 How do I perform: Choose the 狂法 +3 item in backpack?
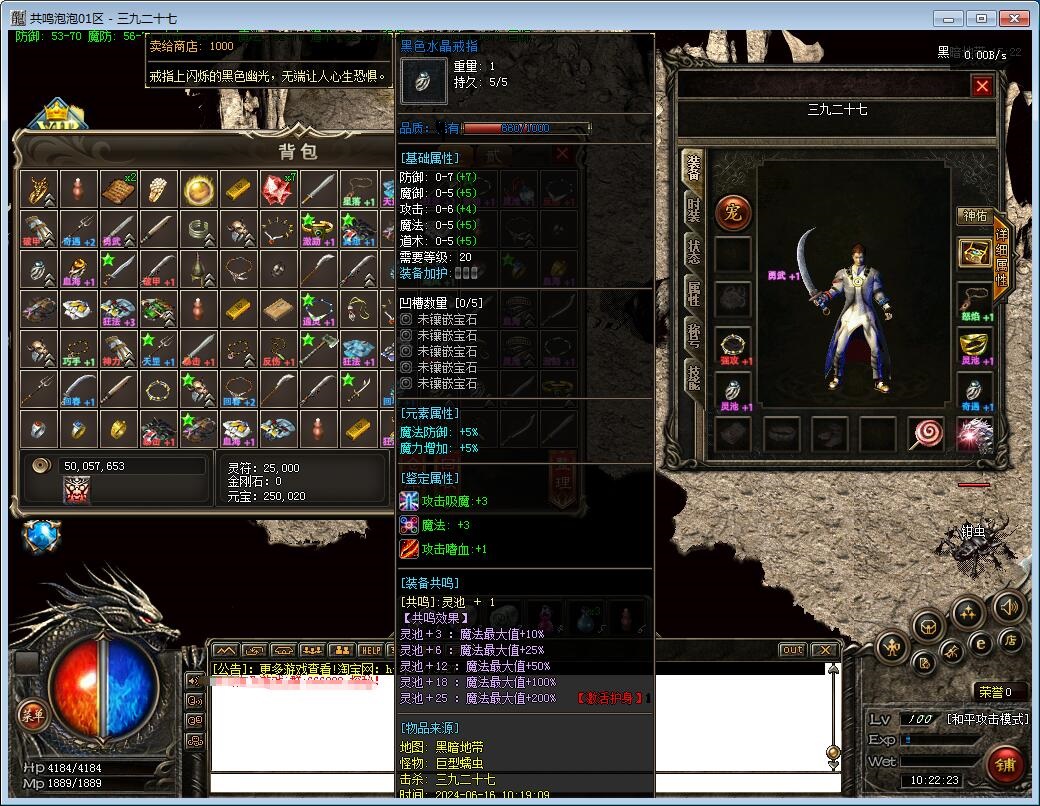click(x=118, y=310)
